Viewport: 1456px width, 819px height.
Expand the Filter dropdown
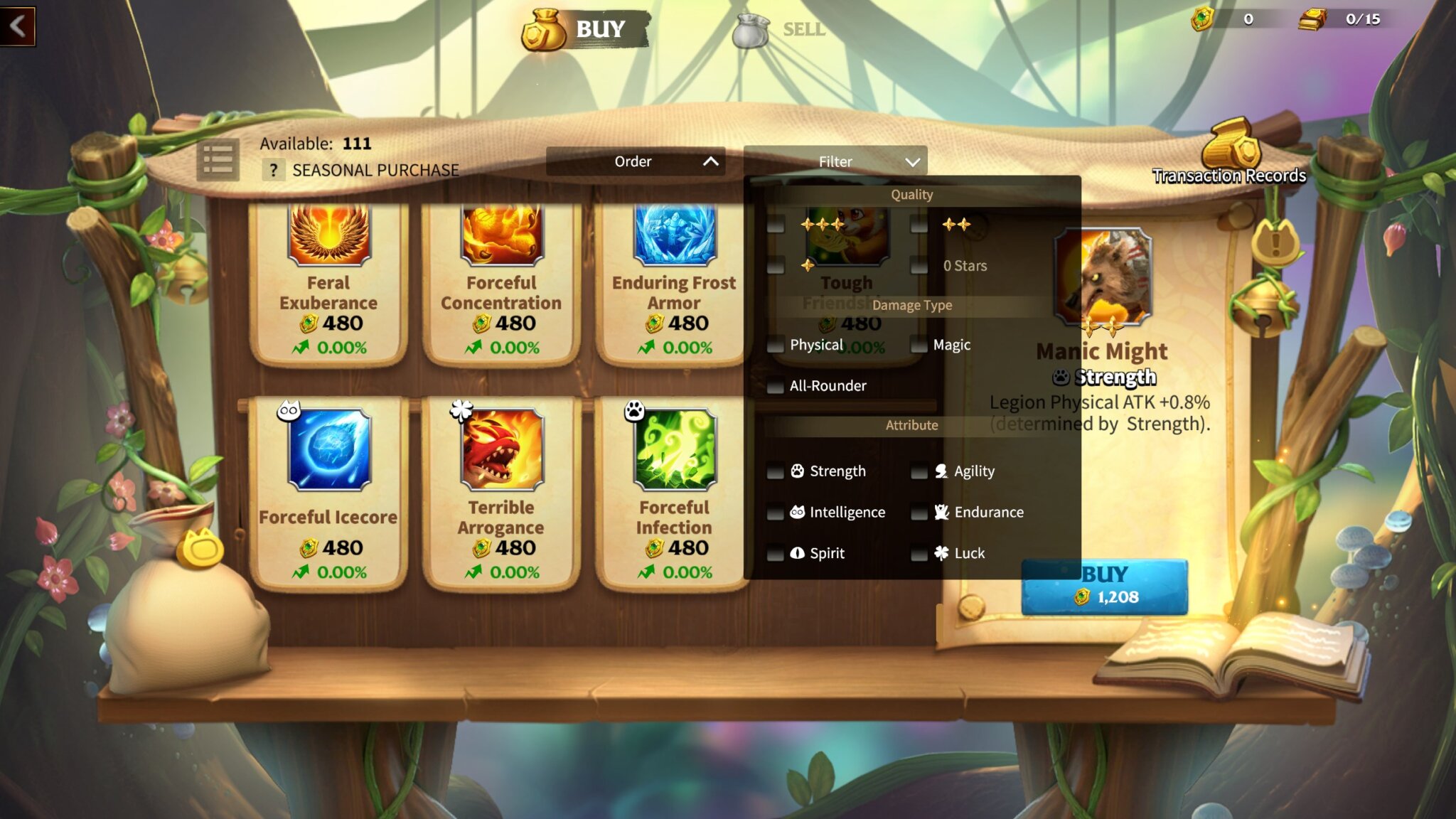click(835, 161)
